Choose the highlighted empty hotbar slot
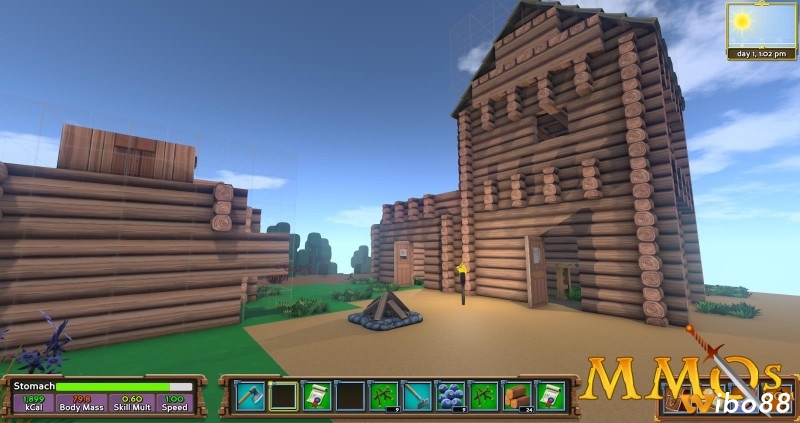 coord(283,396)
